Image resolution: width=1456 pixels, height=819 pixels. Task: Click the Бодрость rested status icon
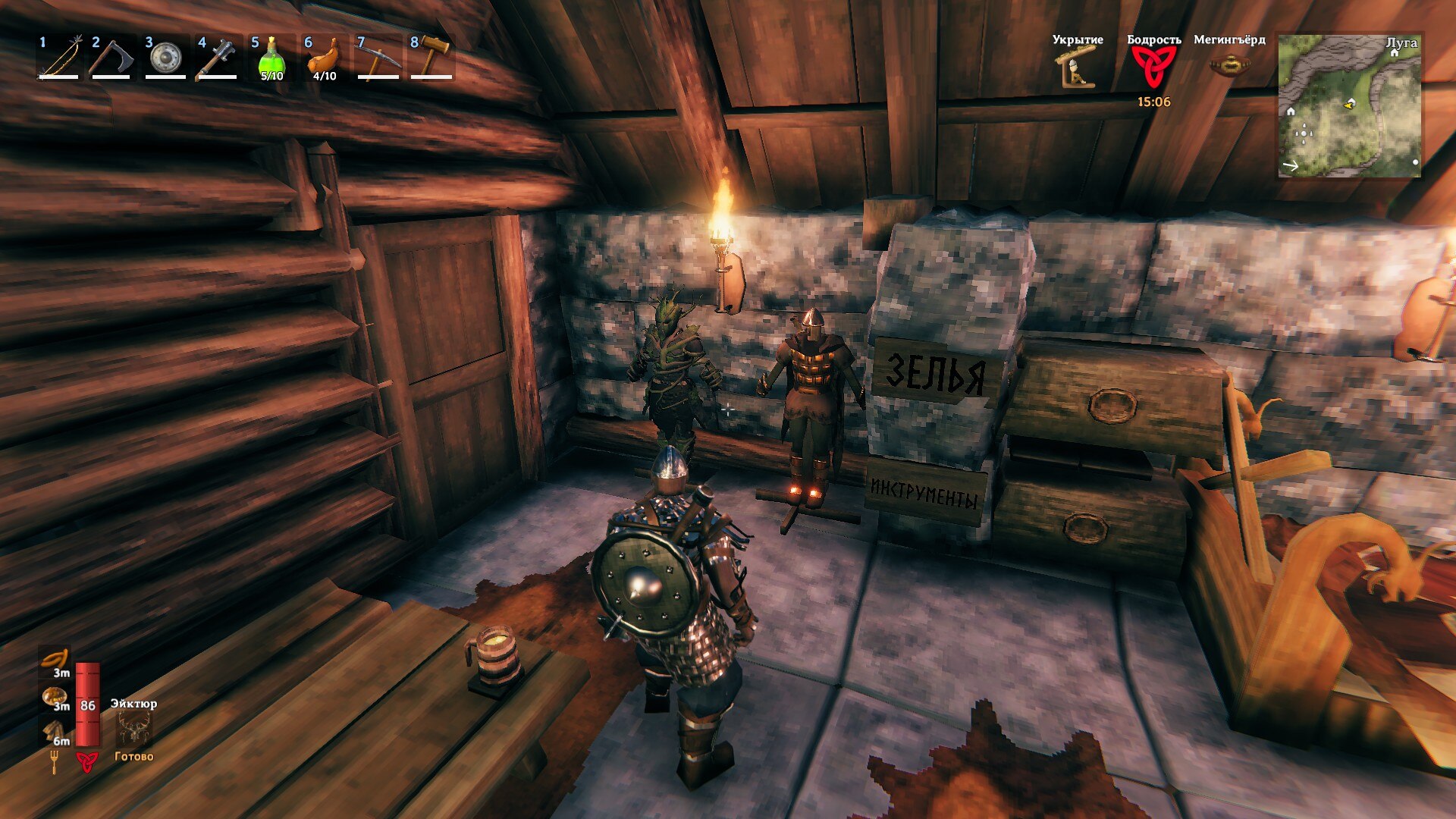[1153, 67]
